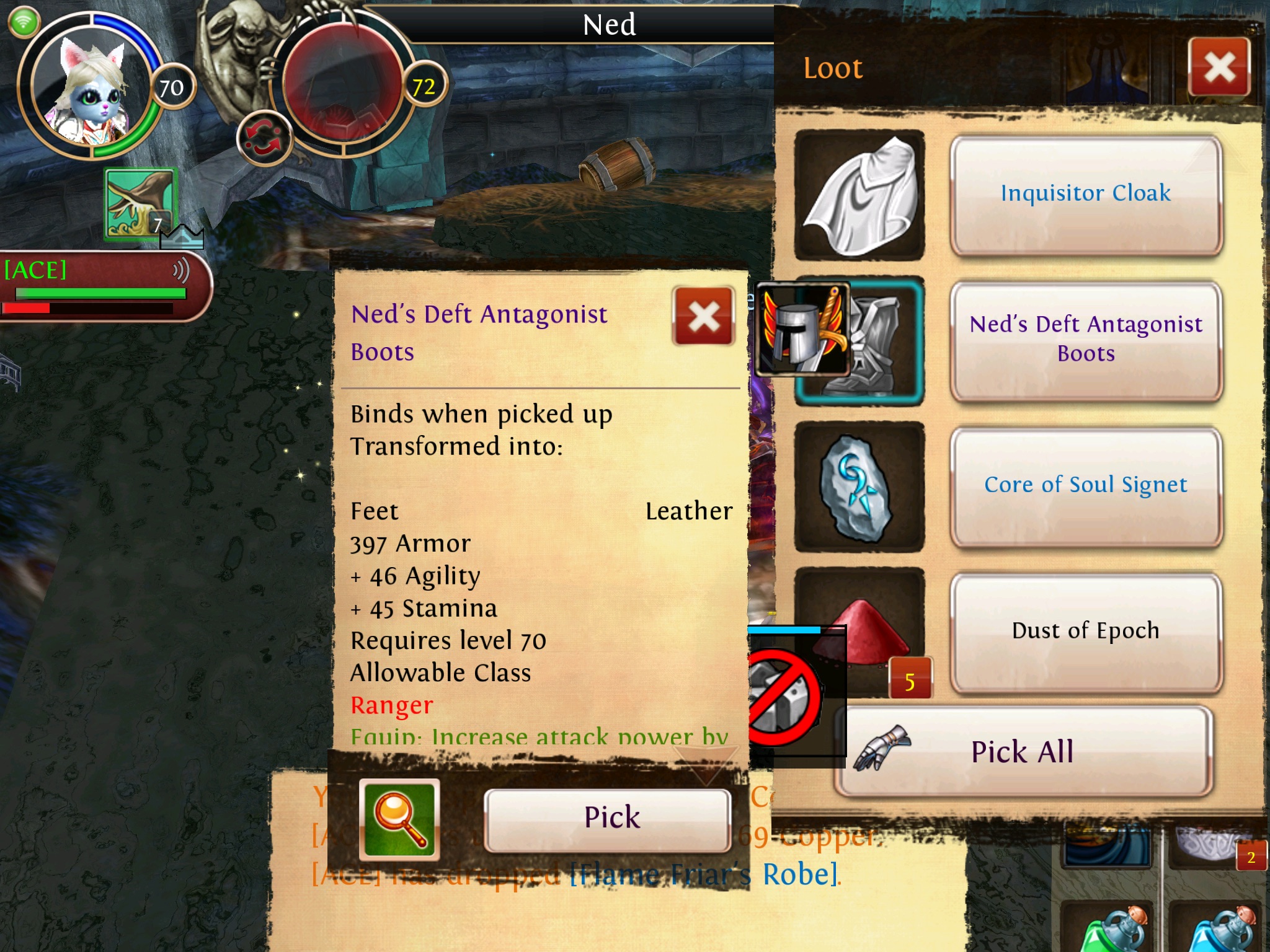Screen dimensions: 1270x952
Task: Click the Pick button for the boots
Action: click(x=608, y=818)
